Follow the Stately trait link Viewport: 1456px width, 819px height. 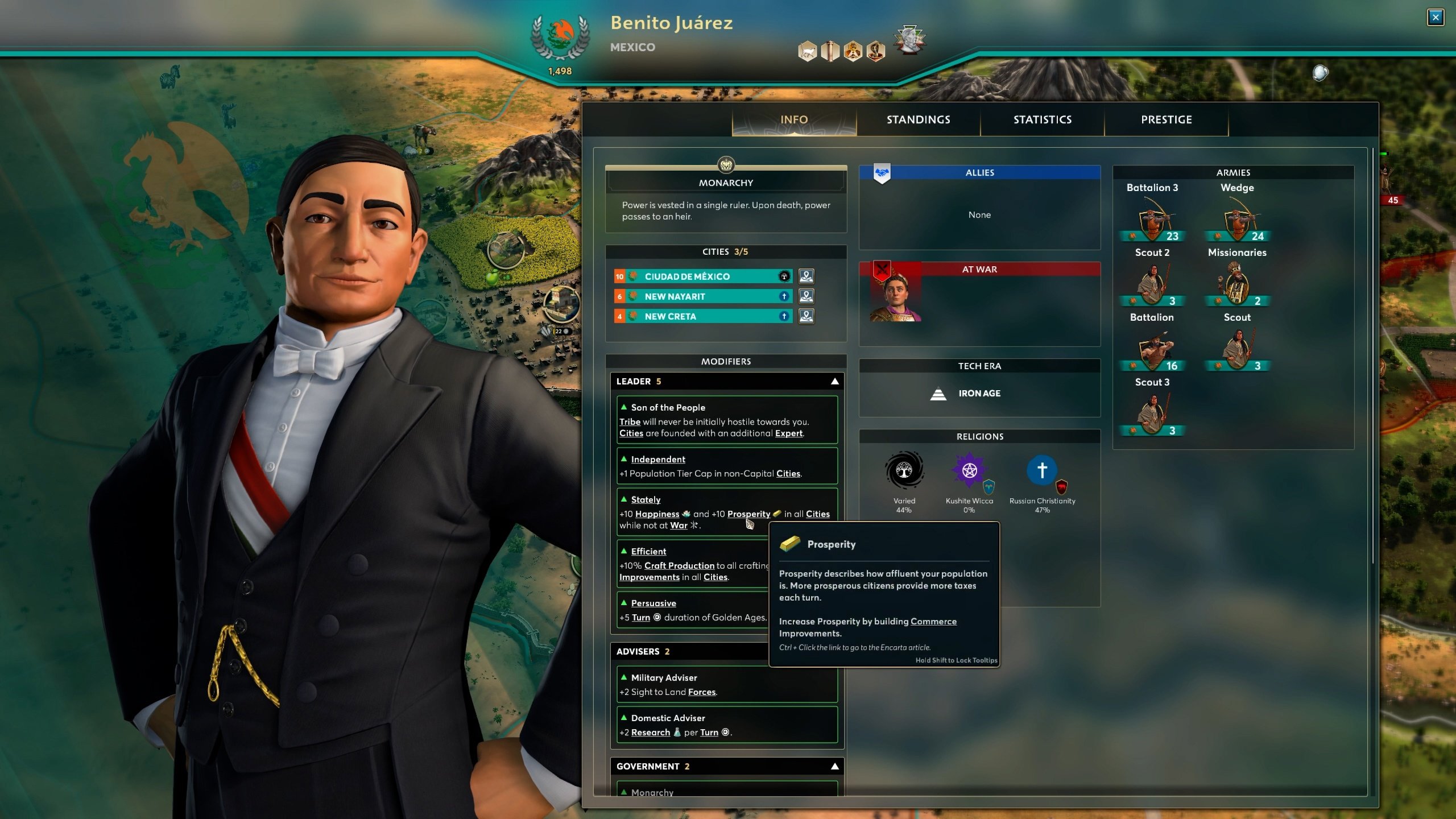646,499
